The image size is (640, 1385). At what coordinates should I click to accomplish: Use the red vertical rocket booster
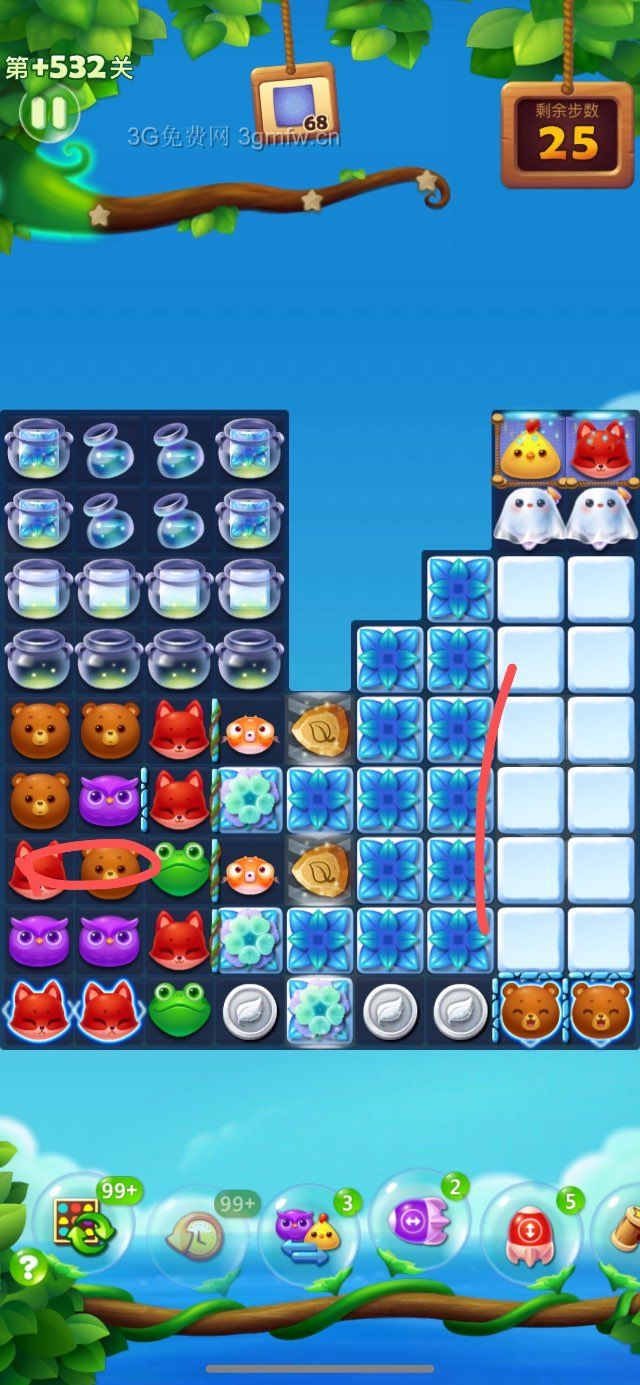point(530,1232)
